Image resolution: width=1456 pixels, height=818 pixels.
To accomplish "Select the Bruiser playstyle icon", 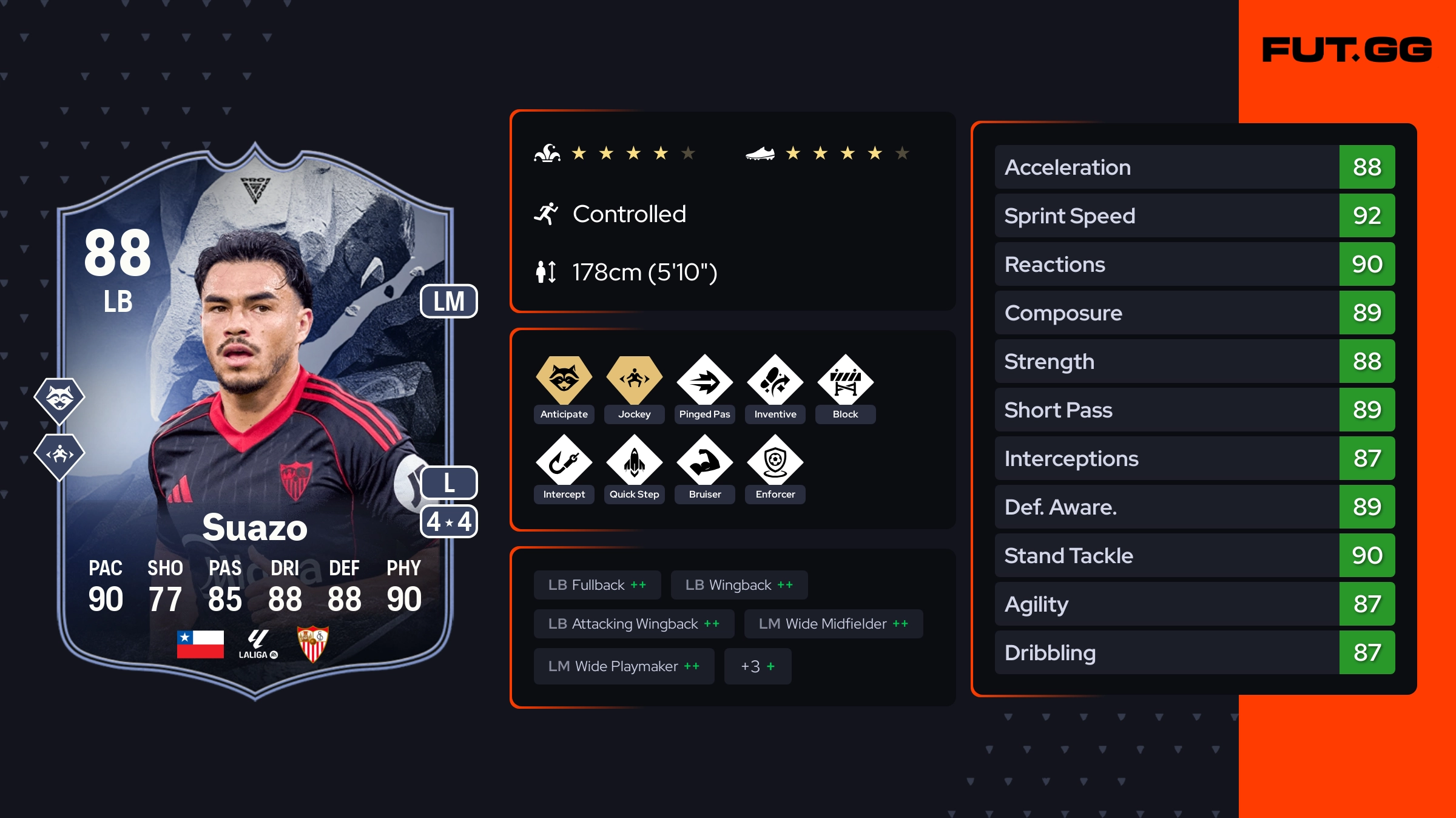I will (704, 462).
